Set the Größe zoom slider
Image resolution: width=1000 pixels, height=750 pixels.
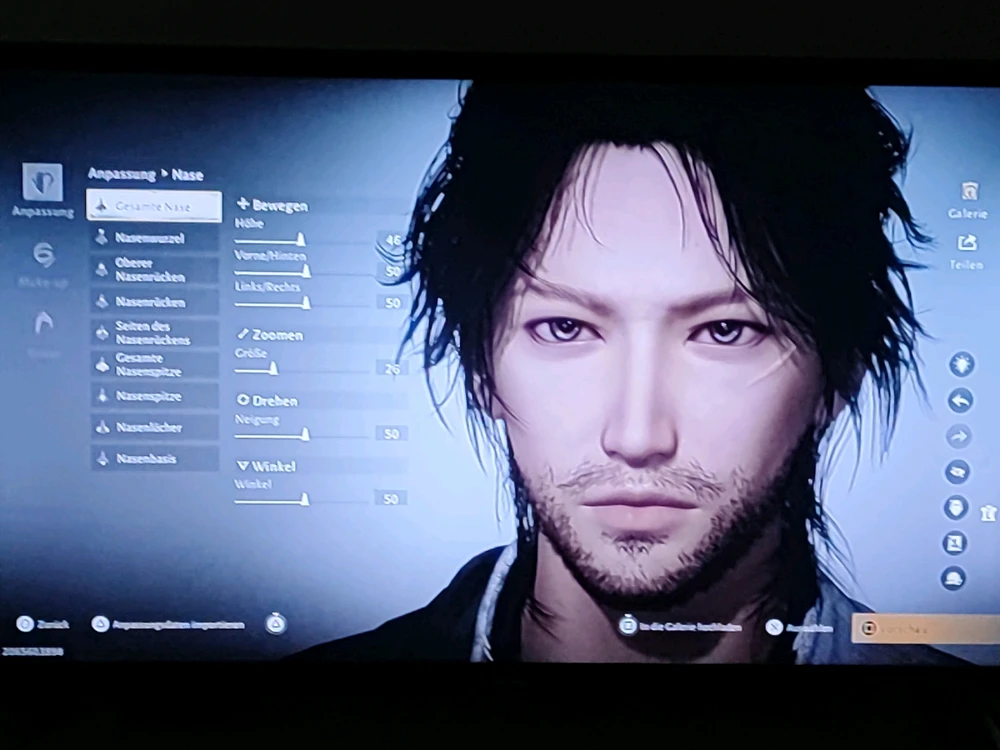272,368
